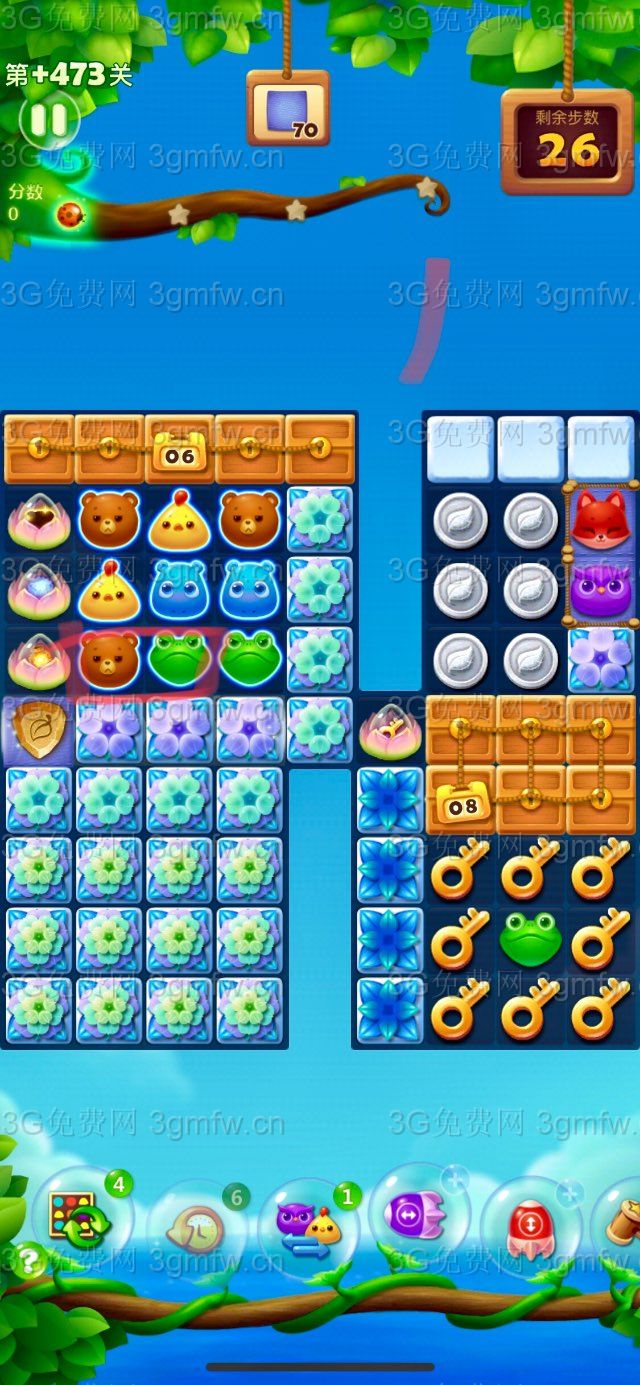This screenshot has width=640, height=1385.
Task: Tap the chest lock labeled 06
Action: tap(180, 454)
